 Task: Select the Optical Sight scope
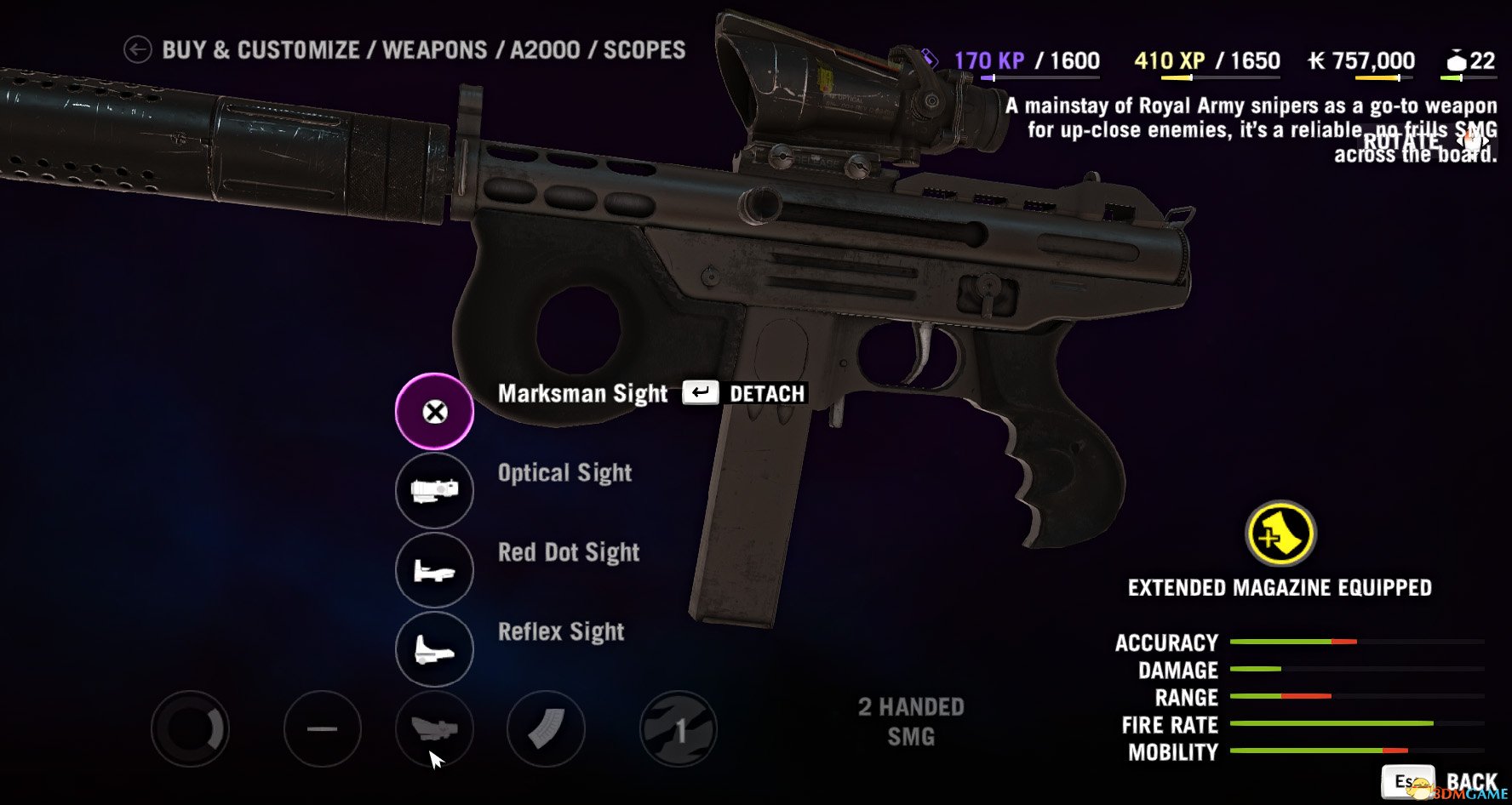pyautogui.click(x=434, y=491)
